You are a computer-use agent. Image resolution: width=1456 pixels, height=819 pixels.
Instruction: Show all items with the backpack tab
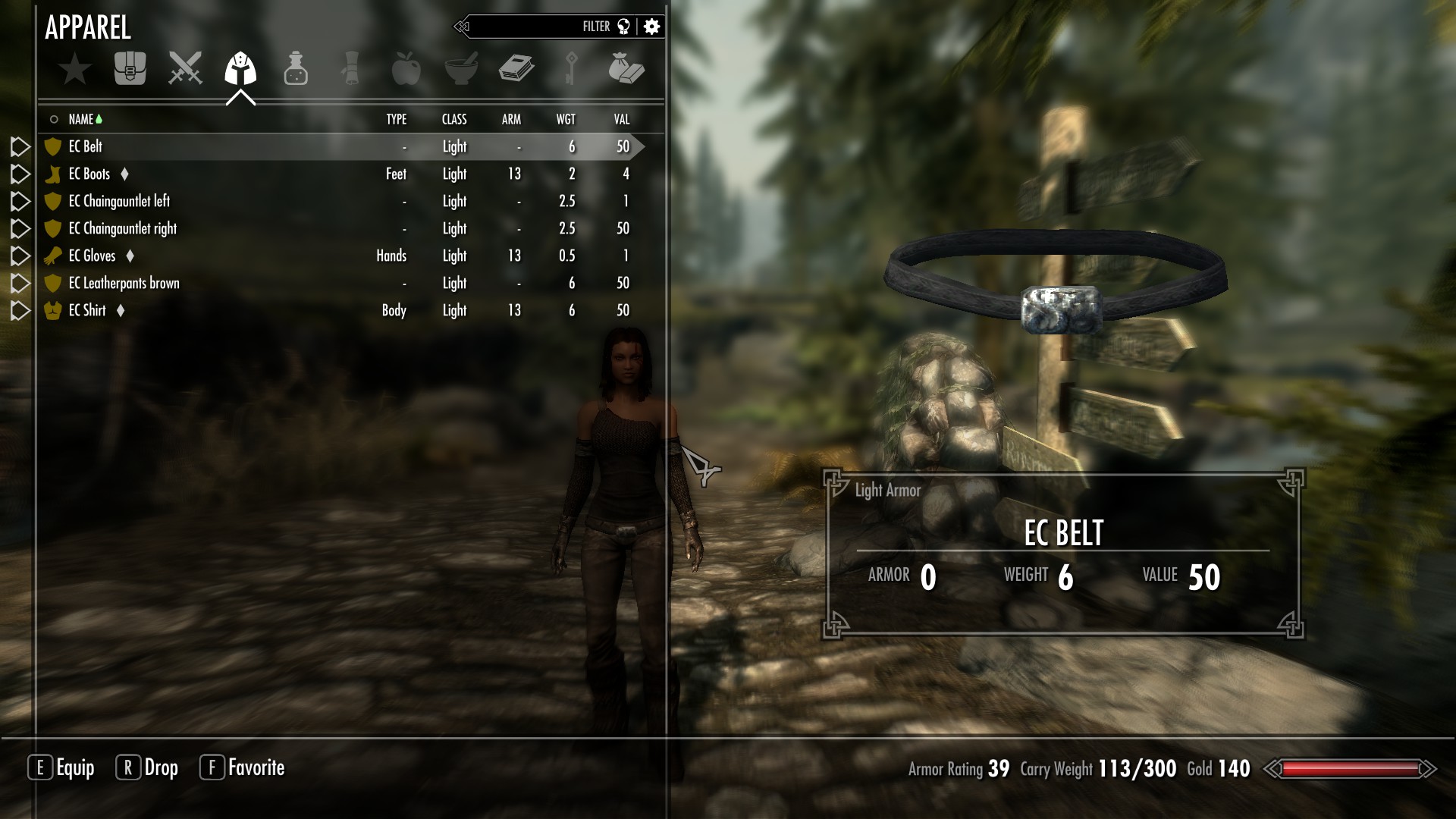130,68
